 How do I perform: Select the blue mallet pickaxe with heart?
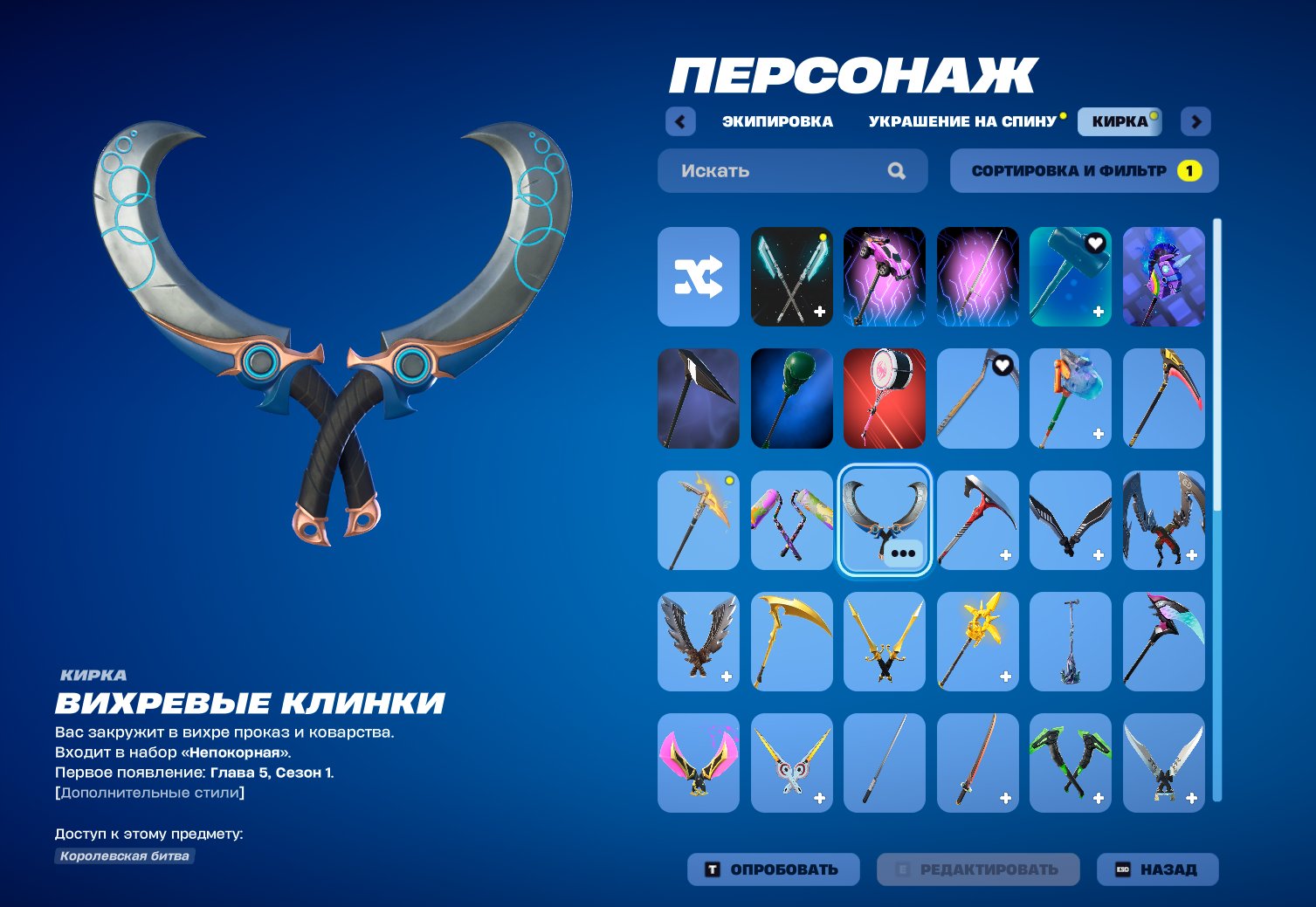pos(1071,277)
